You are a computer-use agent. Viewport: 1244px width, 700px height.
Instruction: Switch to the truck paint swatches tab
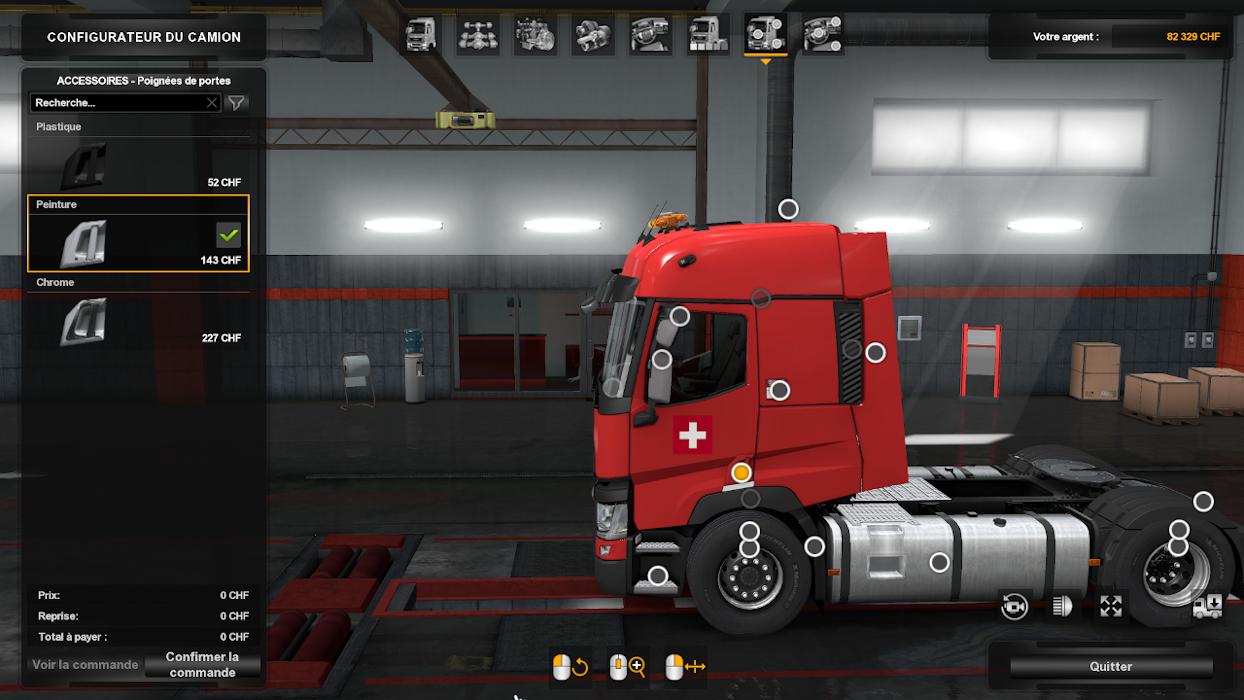click(x=707, y=35)
